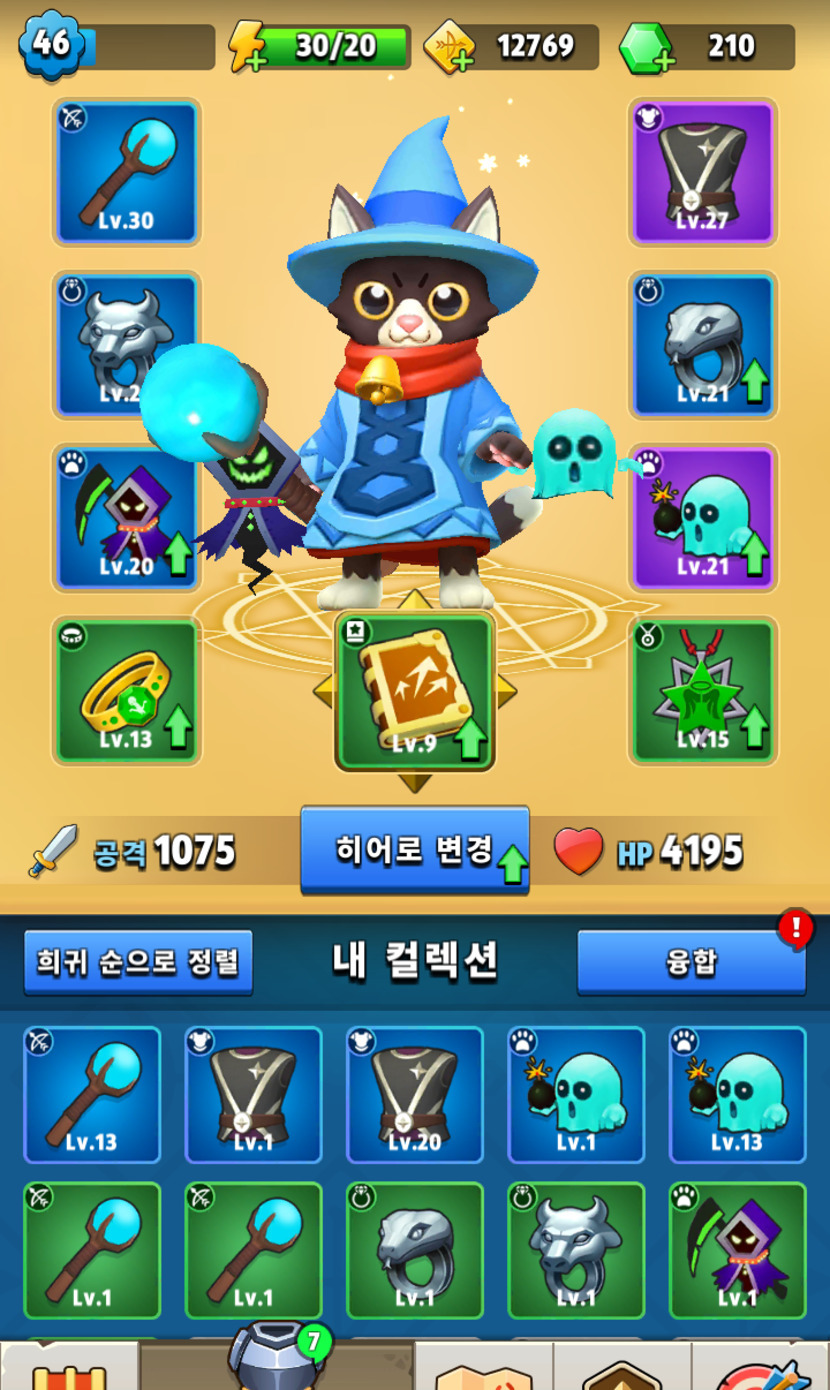Open the helmet tab with 7 badge
This screenshot has height=1390, width=830.
click(275, 1358)
